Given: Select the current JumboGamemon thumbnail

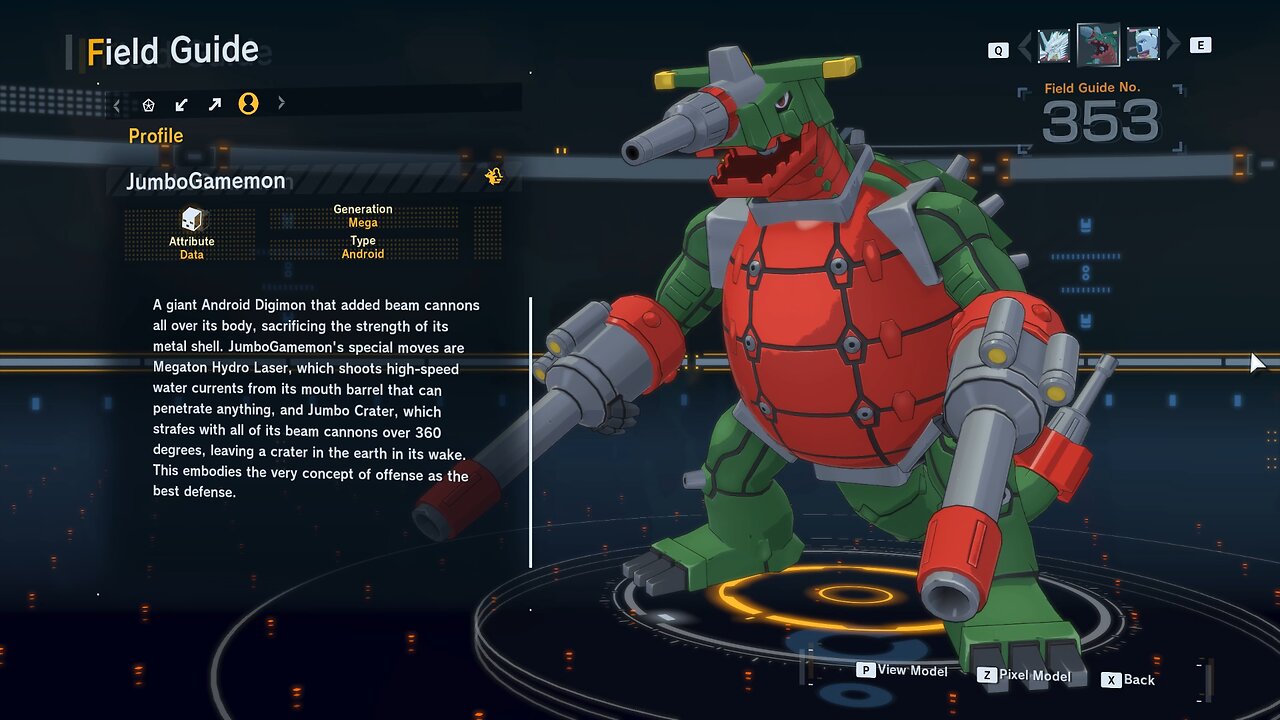Looking at the screenshot, I should click(x=1098, y=45).
